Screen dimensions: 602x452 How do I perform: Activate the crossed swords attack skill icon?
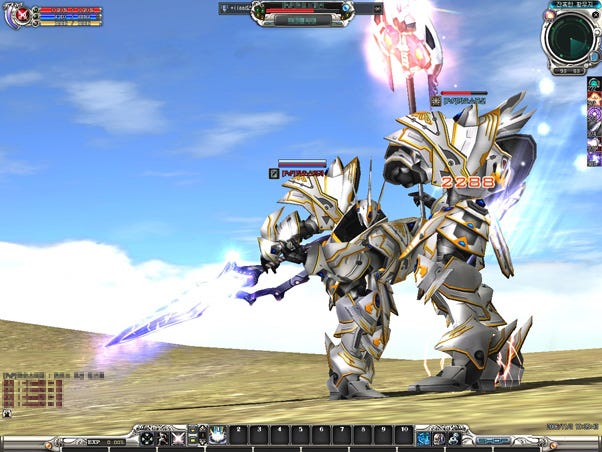[x=179, y=438]
